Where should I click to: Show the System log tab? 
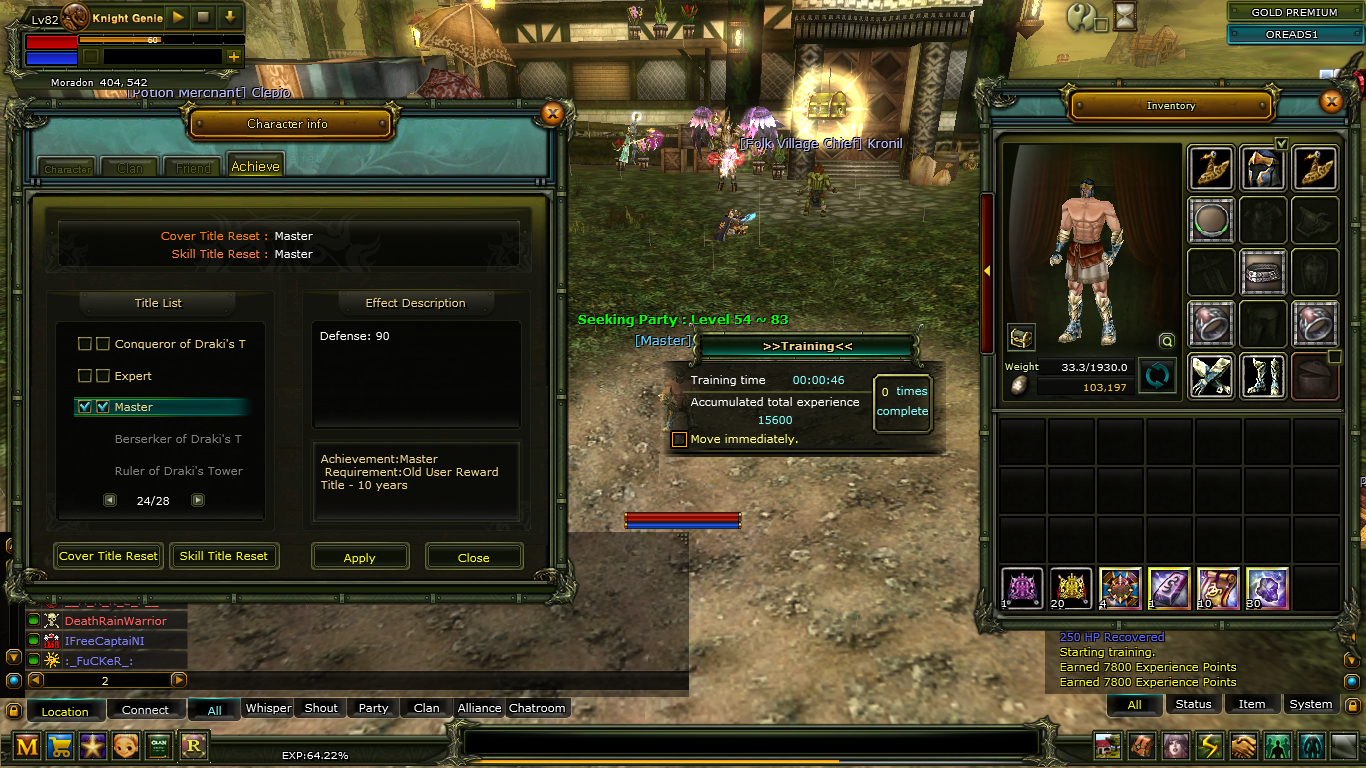[1310, 704]
